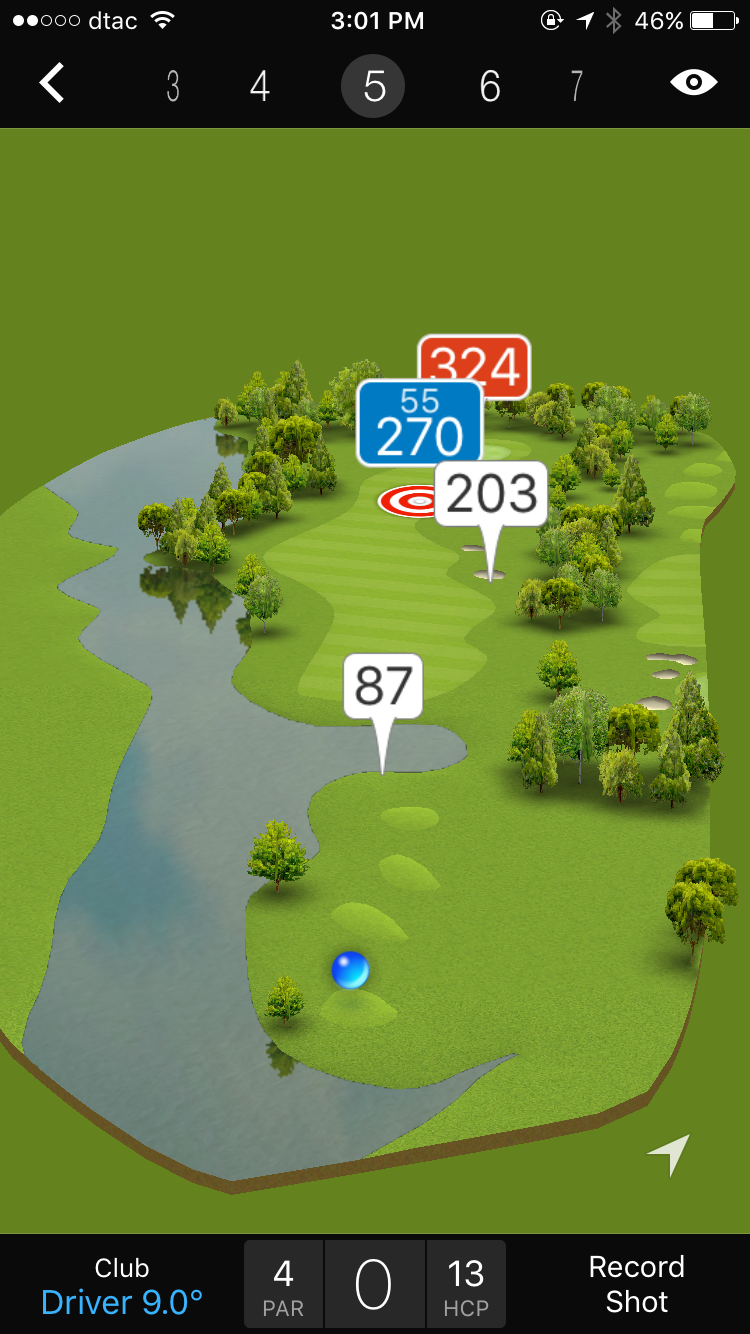This screenshot has width=750, height=1334.
Task: Select the blue 270 distance marker
Action: pyautogui.click(x=419, y=424)
